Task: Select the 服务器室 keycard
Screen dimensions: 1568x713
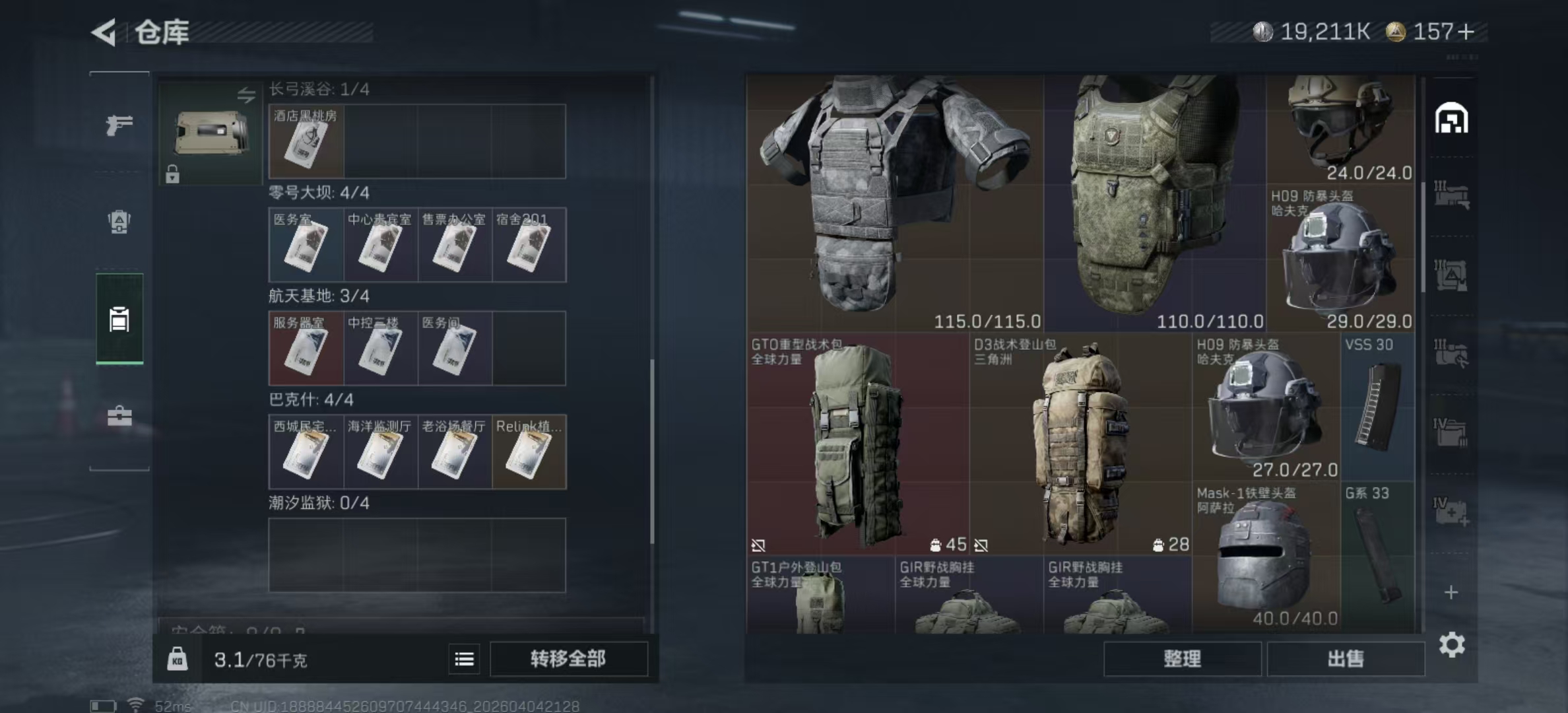Action: (306, 349)
